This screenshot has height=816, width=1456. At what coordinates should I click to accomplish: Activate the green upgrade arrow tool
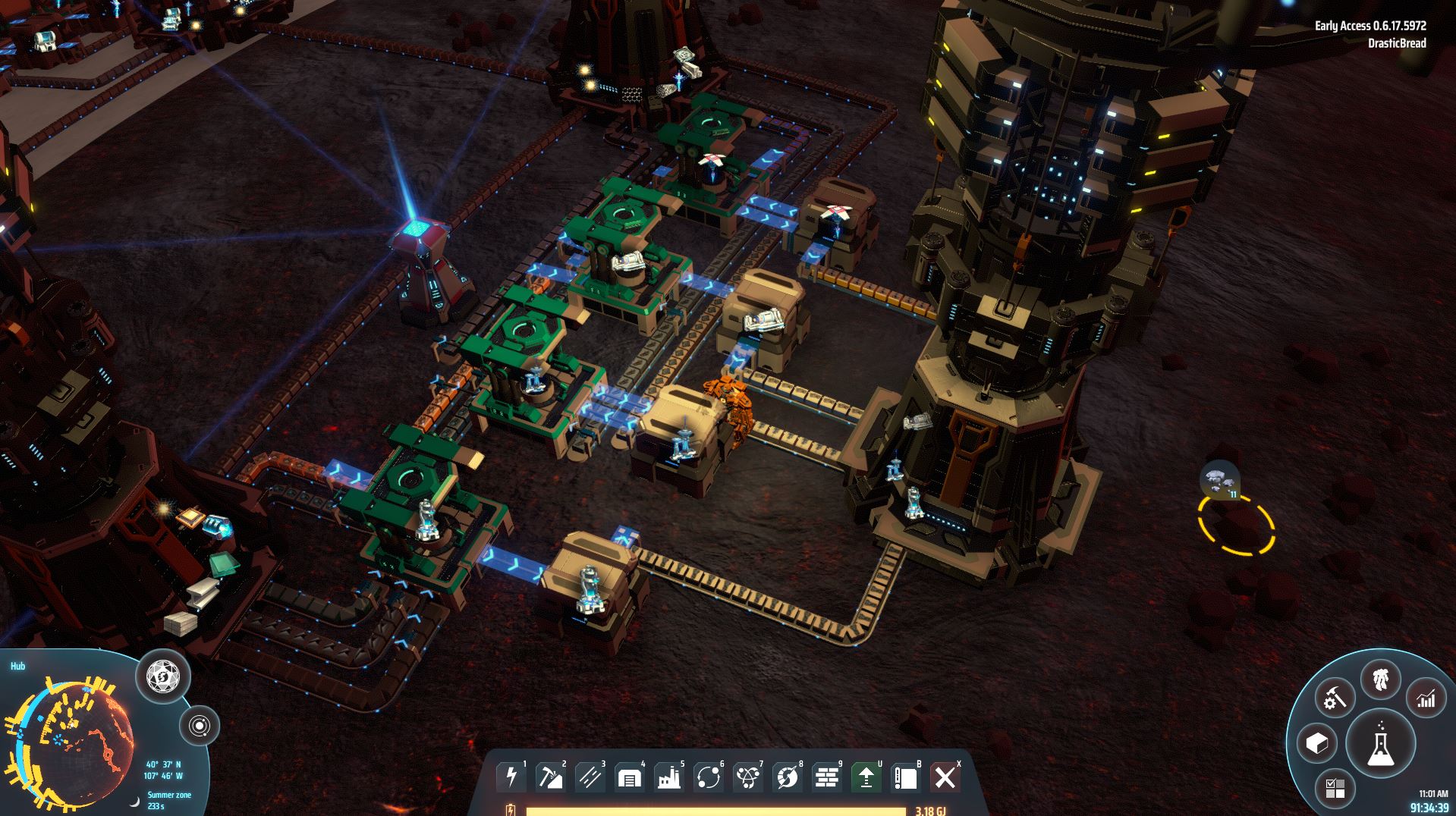coord(866,777)
